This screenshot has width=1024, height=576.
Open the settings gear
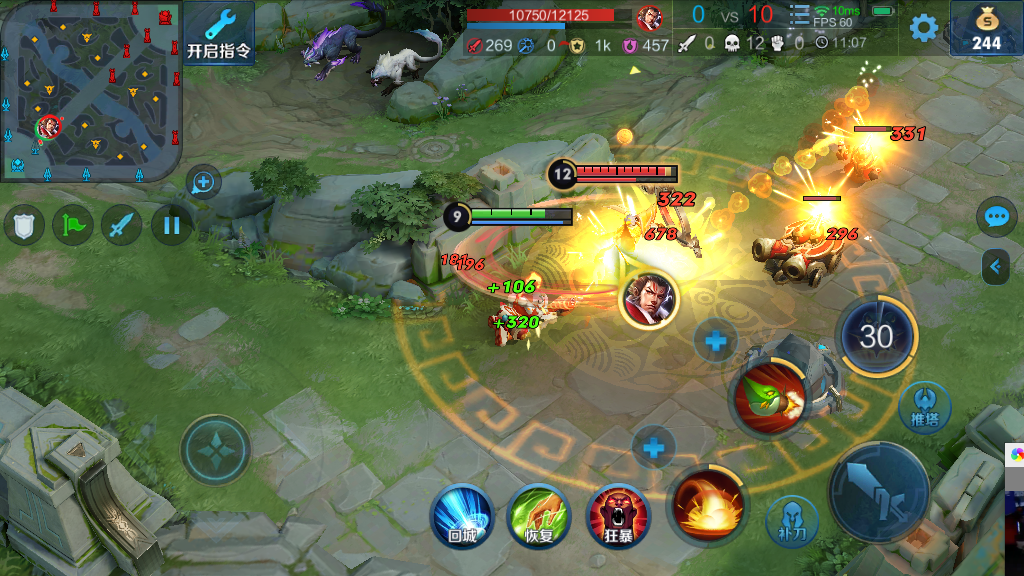(924, 28)
